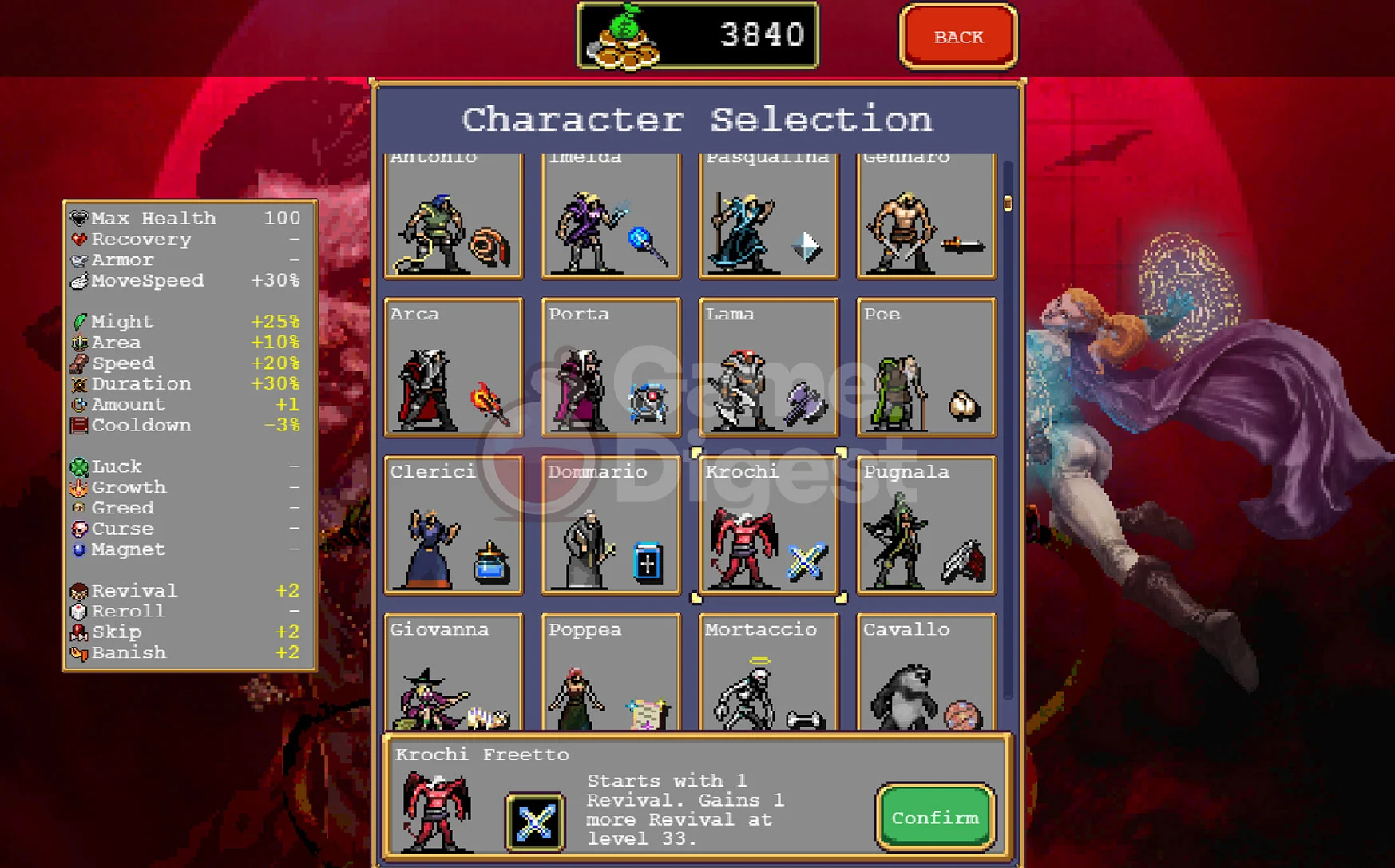Click Krochi's cross weapon icon in details
1395x868 pixels.
coord(535,822)
